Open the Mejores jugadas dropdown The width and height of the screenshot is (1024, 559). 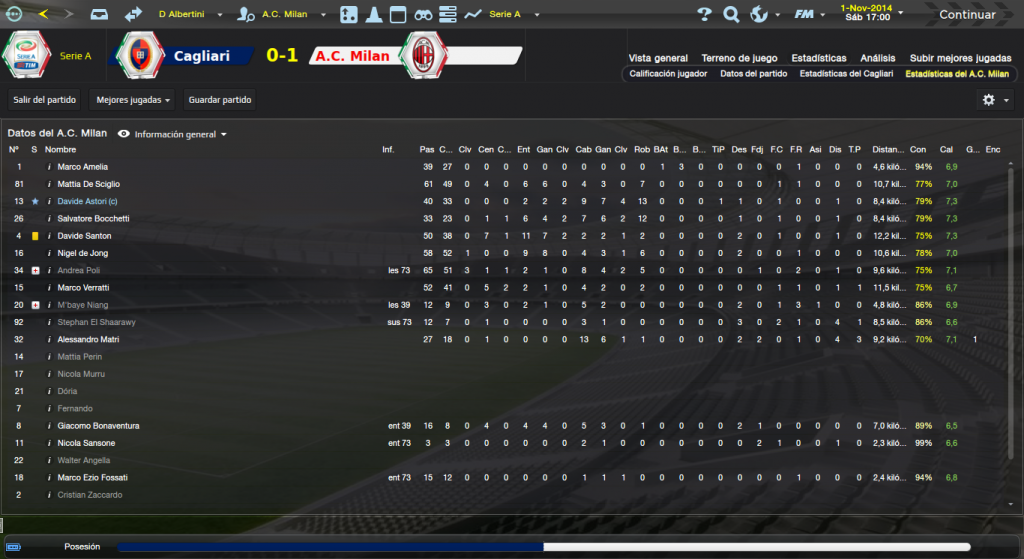133,100
